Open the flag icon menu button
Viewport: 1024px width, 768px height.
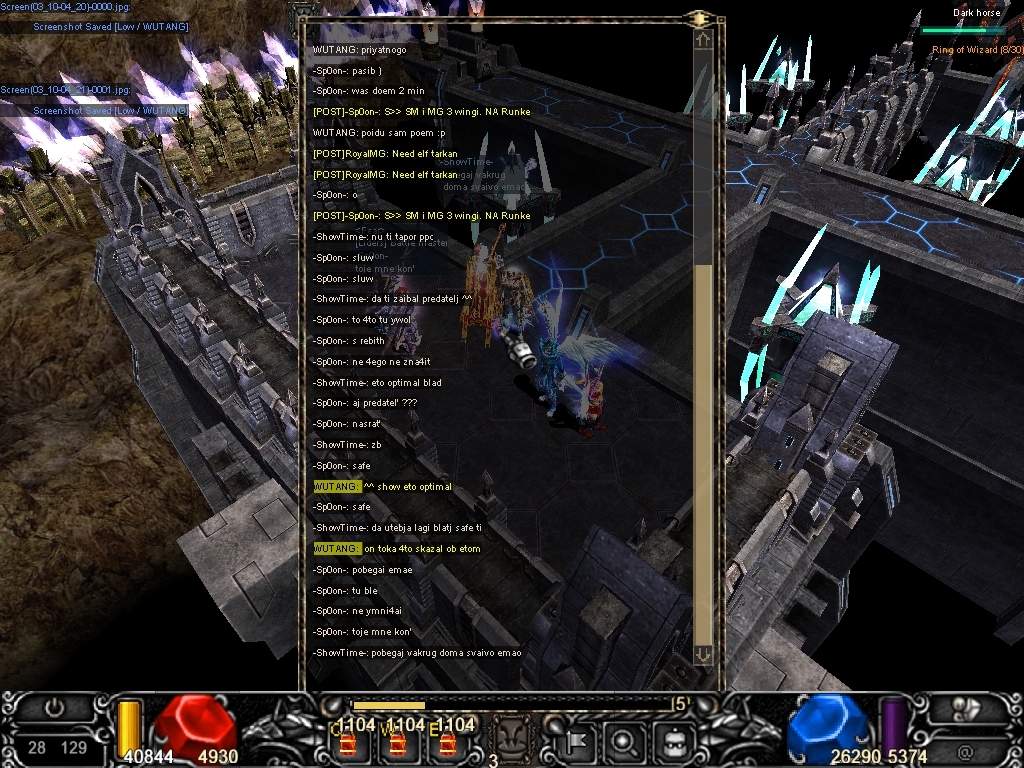point(580,743)
